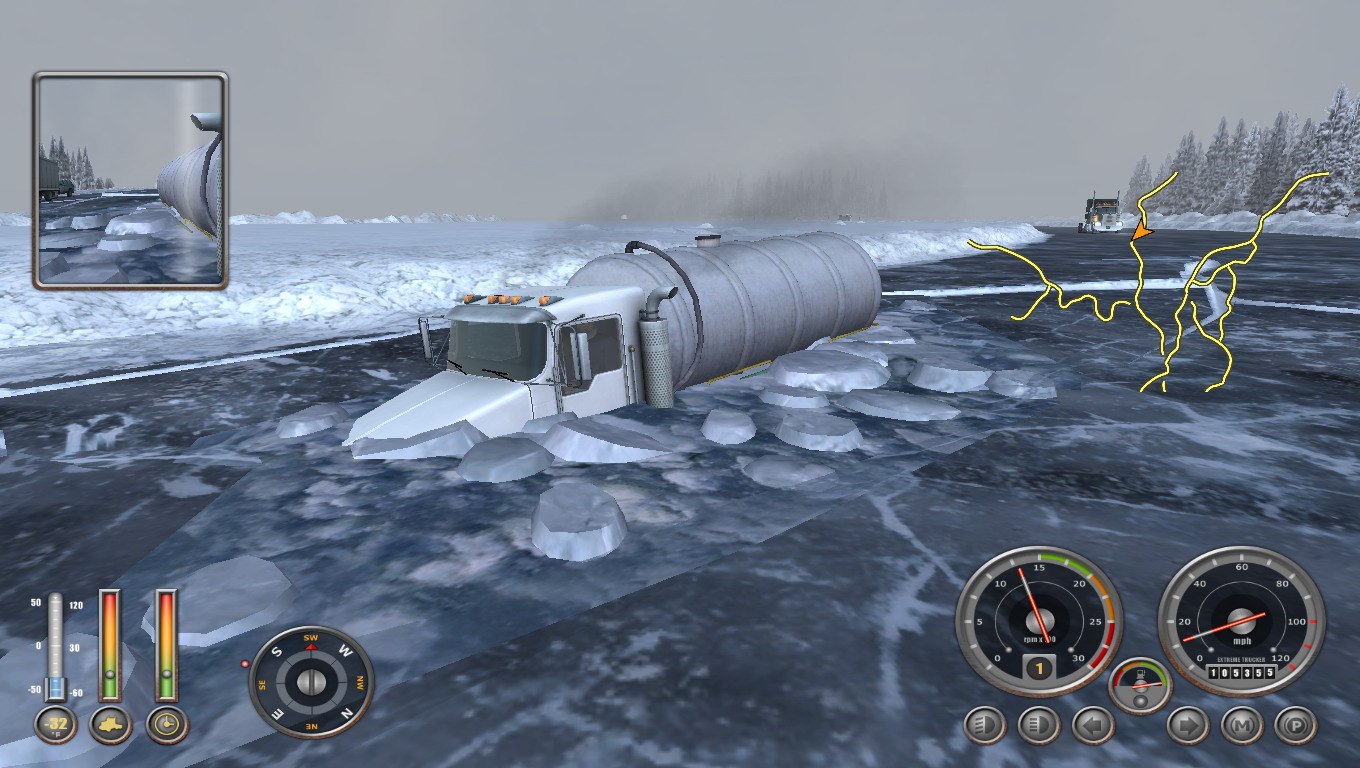The height and width of the screenshot is (768, 1360).
Task: Click the compass dial showing SW heading
Action: 311,682
